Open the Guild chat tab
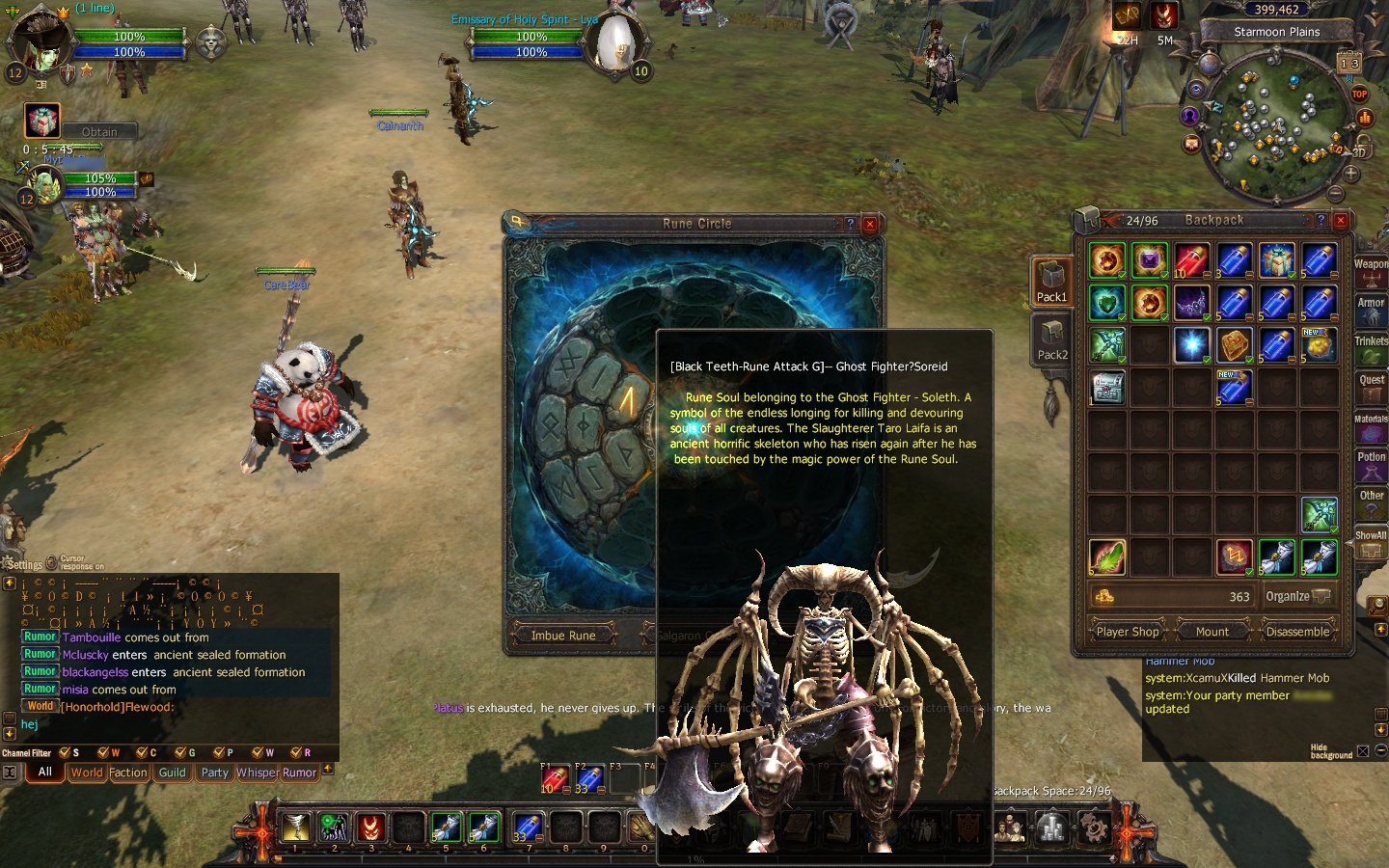Screen dimensions: 1389x868 coord(172,773)
